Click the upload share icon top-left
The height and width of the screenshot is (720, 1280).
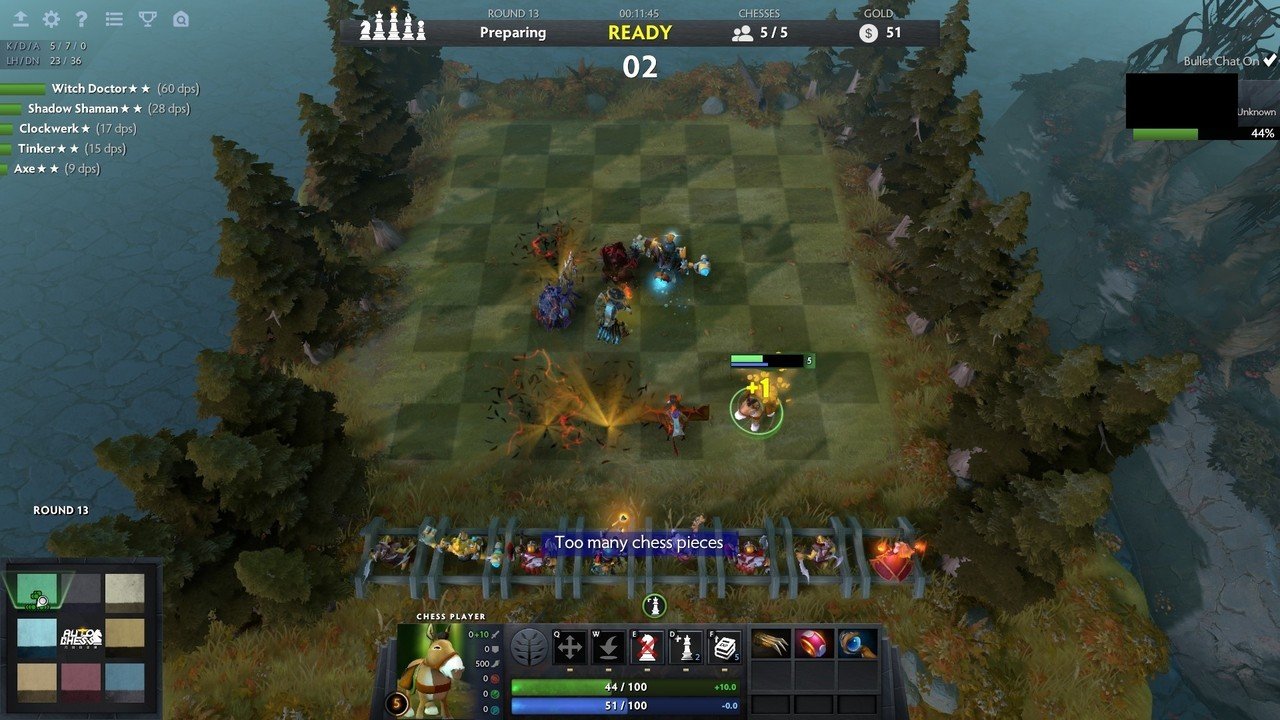[x=21, y=19]
